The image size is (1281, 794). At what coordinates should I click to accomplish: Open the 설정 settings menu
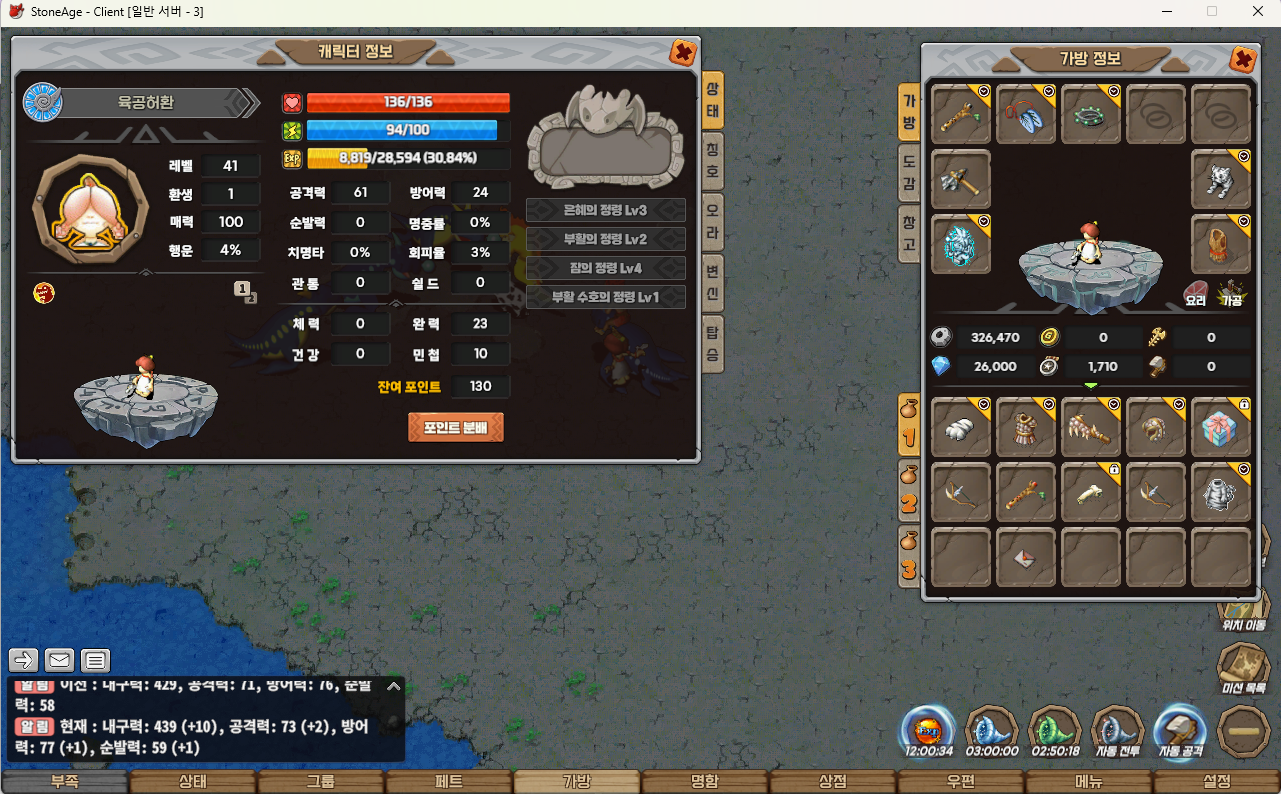tap(1217, 782)
